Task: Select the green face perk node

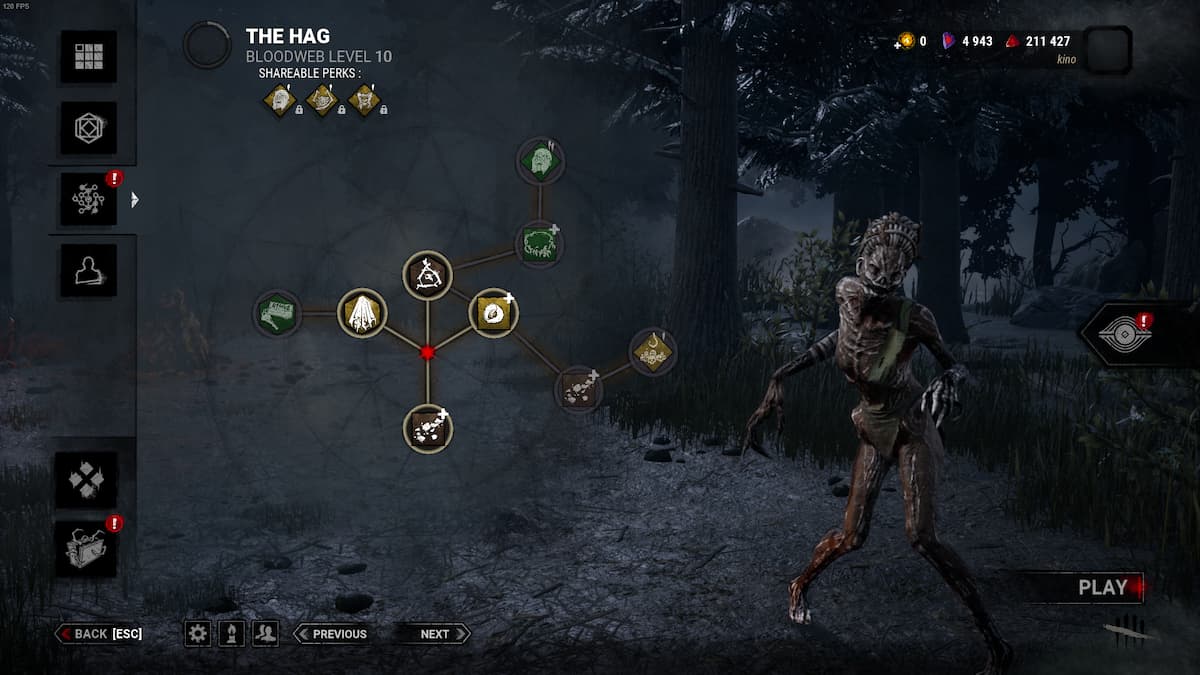Action: [540, 161]
